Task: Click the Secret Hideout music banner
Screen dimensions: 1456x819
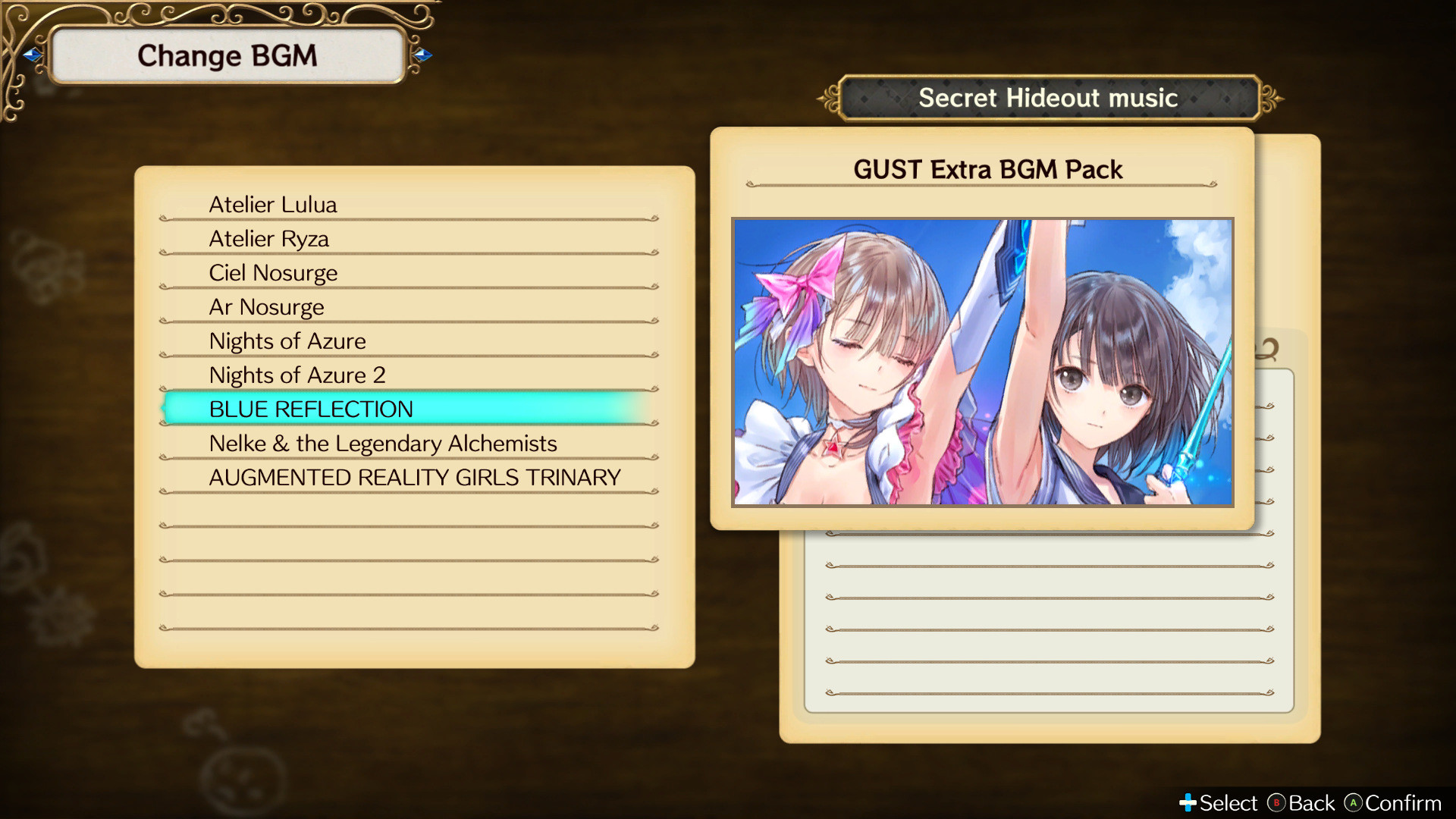Action: [x=1048, y=97]
